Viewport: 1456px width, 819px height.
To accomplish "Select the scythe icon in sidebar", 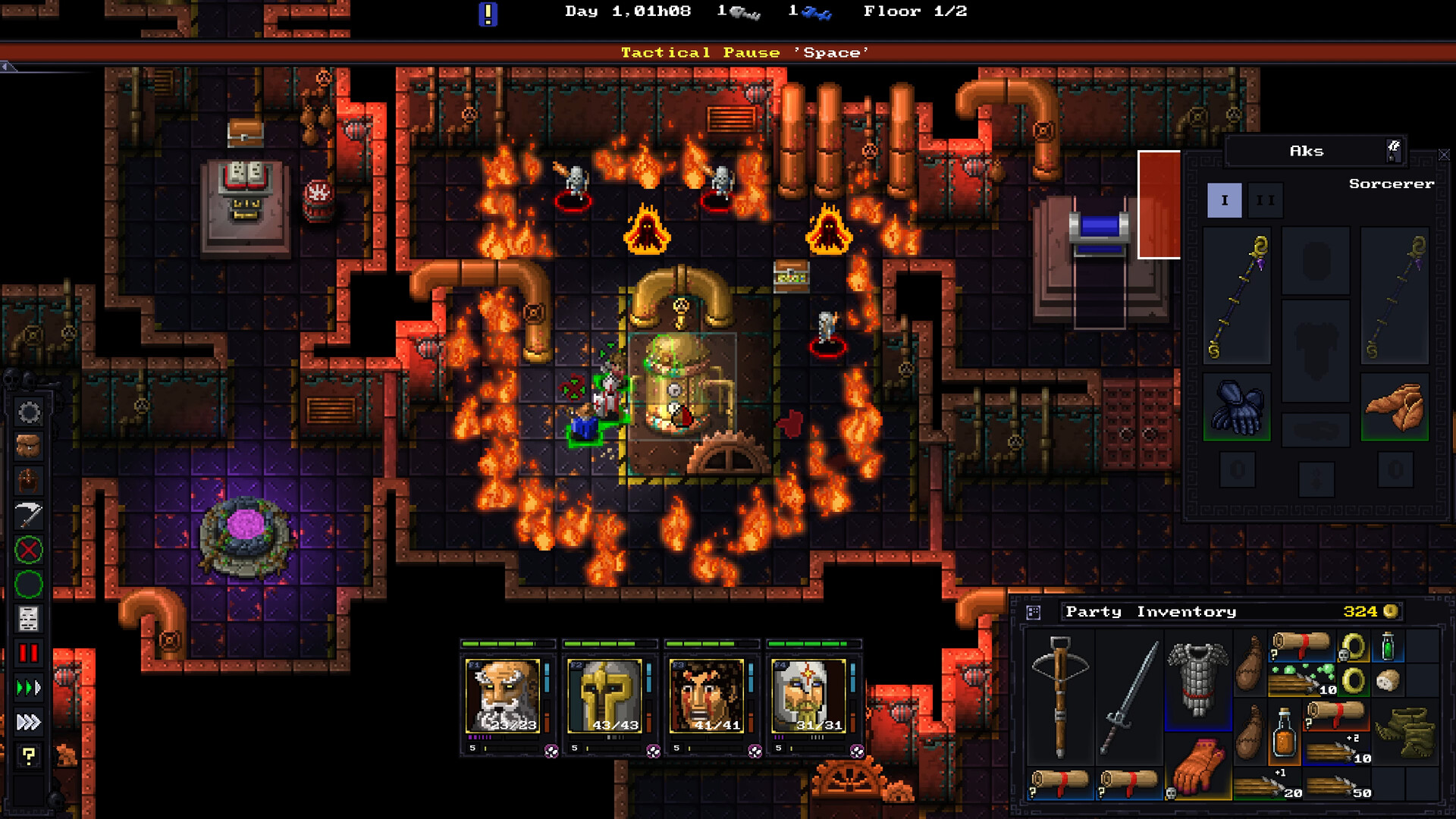I will pyautogui.click(x=29, y=516).
